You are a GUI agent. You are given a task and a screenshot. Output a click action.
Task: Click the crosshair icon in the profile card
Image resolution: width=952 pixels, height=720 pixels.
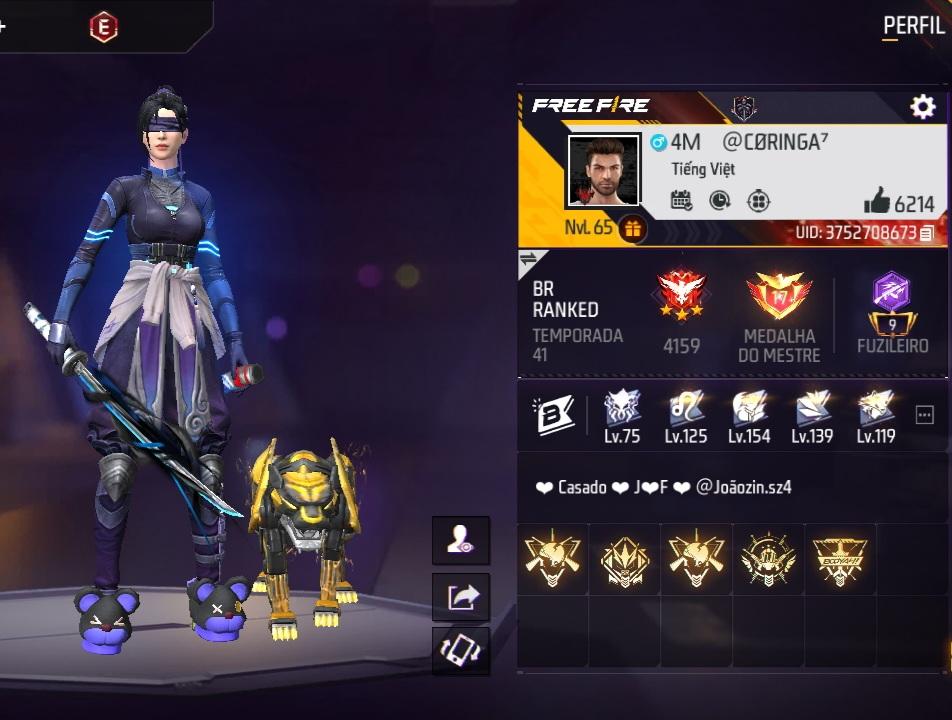(759, 201)
